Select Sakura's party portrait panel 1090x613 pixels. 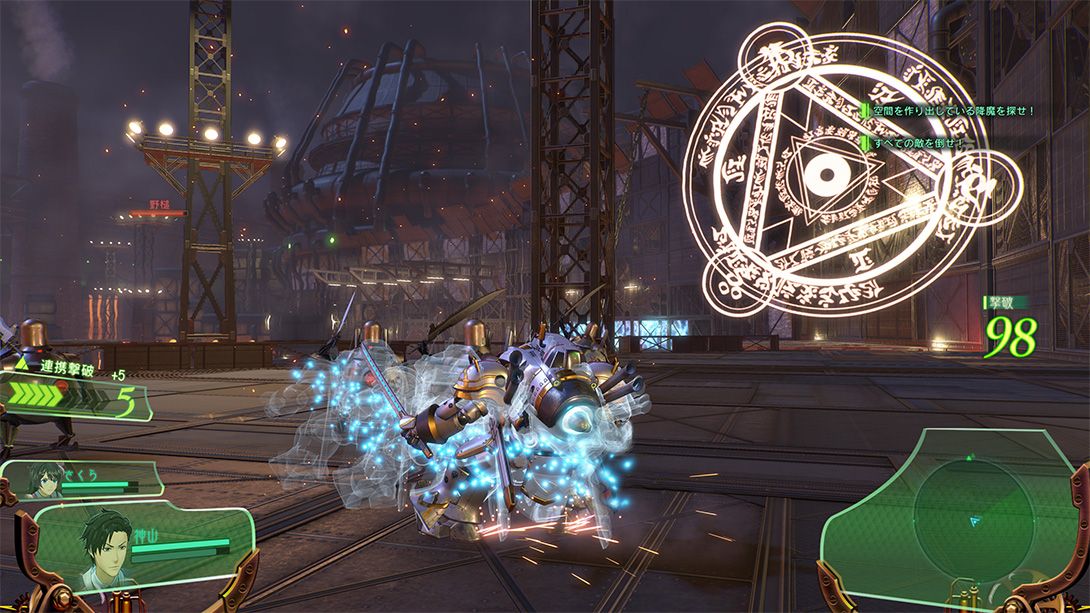coord(80,482)
